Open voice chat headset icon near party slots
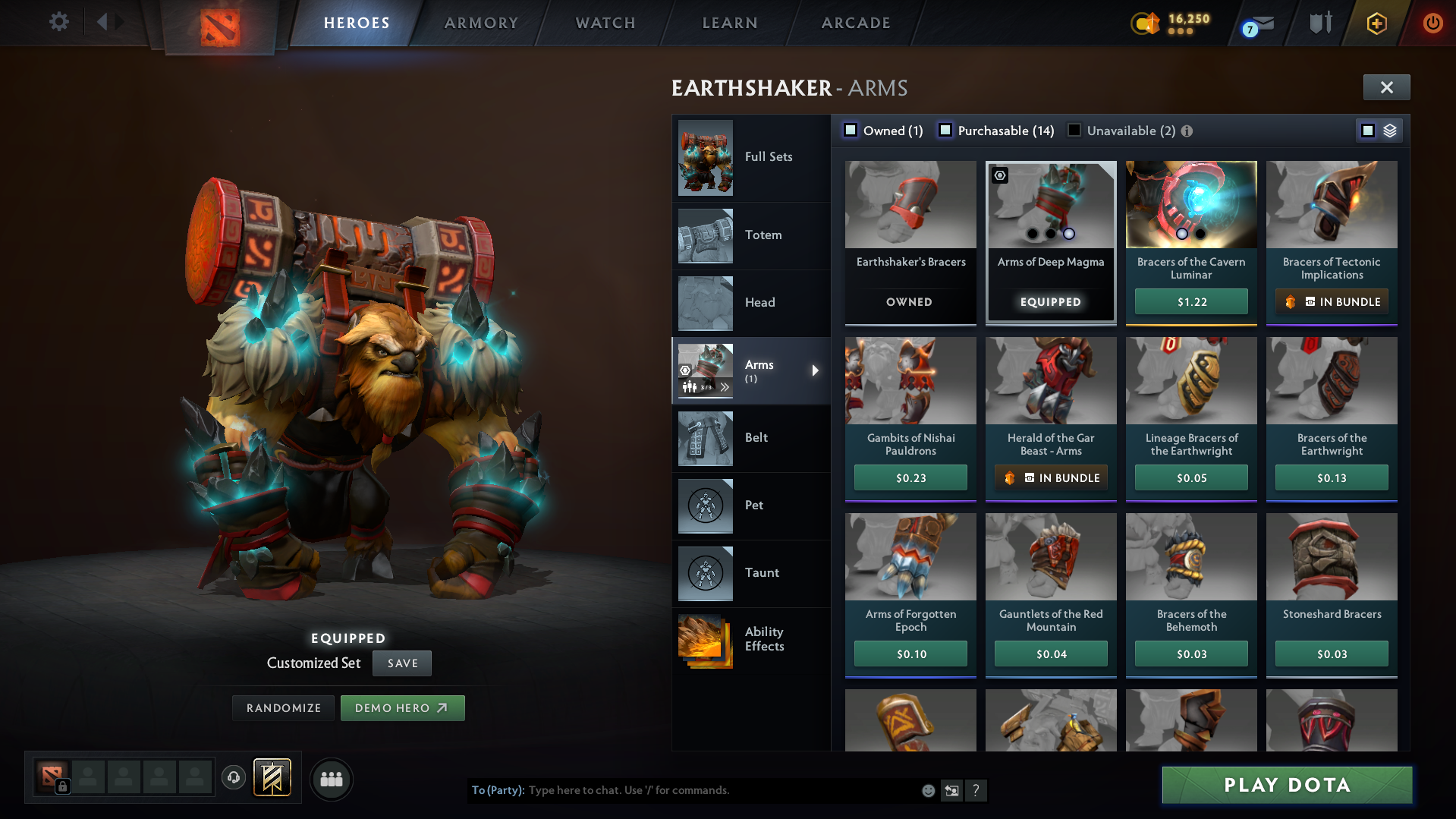 233,777
